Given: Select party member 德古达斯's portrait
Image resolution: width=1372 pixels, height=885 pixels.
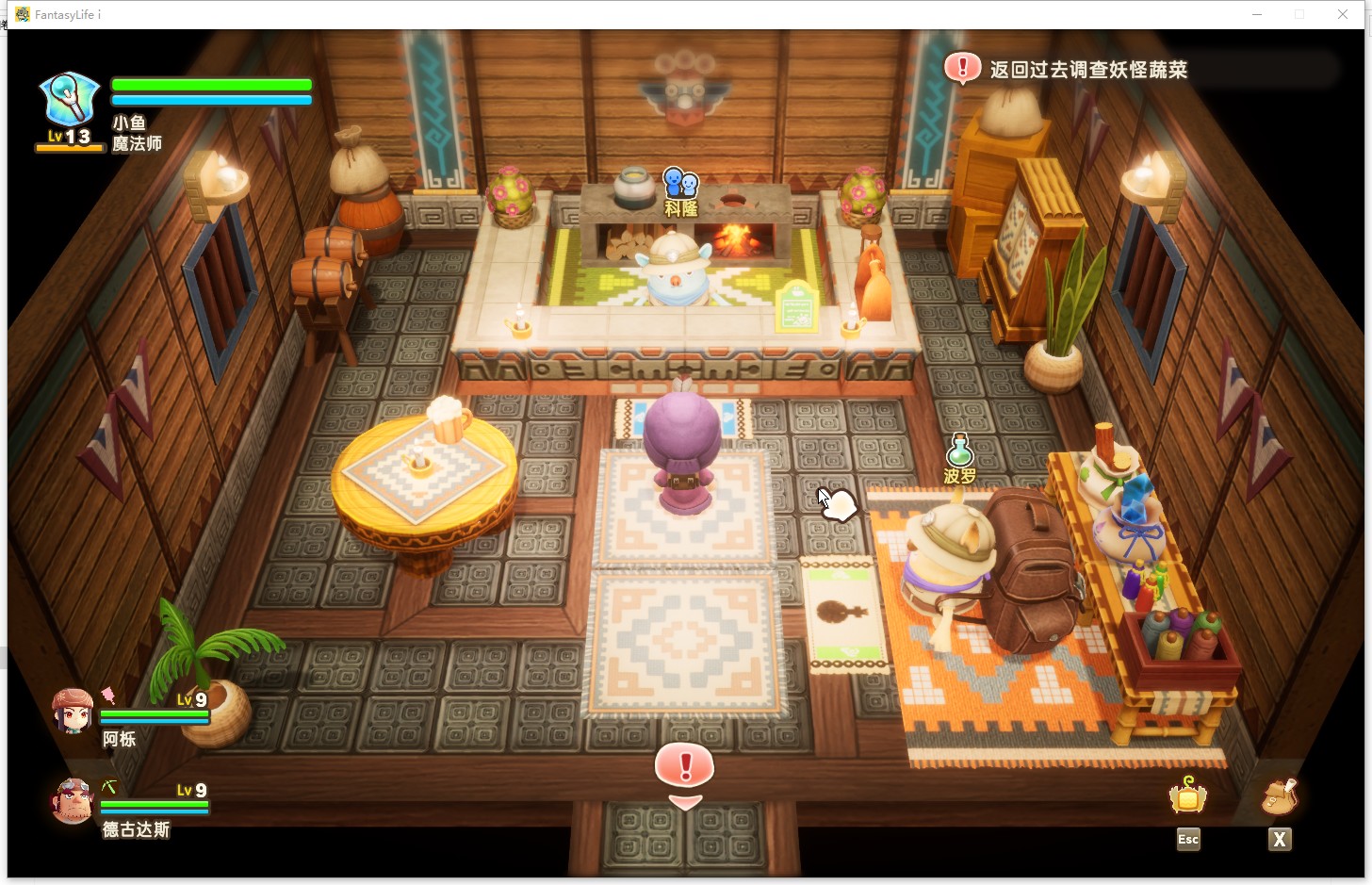Looking at the screenshot, I should pos(73,801).
